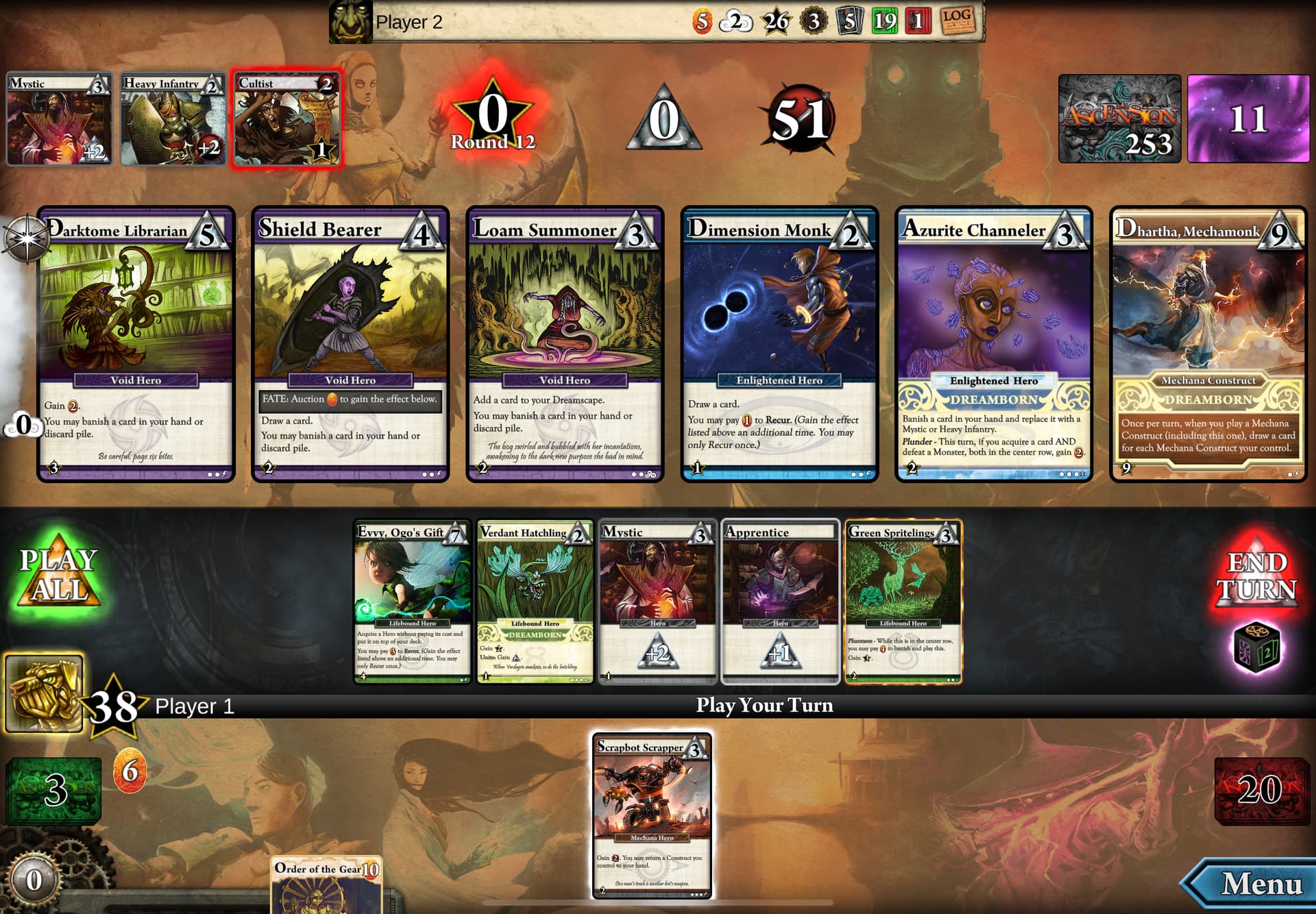Image resolution: width=1316 pixels, height=914 pixels.
Task: Pick the Dimension Monk card
Action: click(x=779, y=344)
